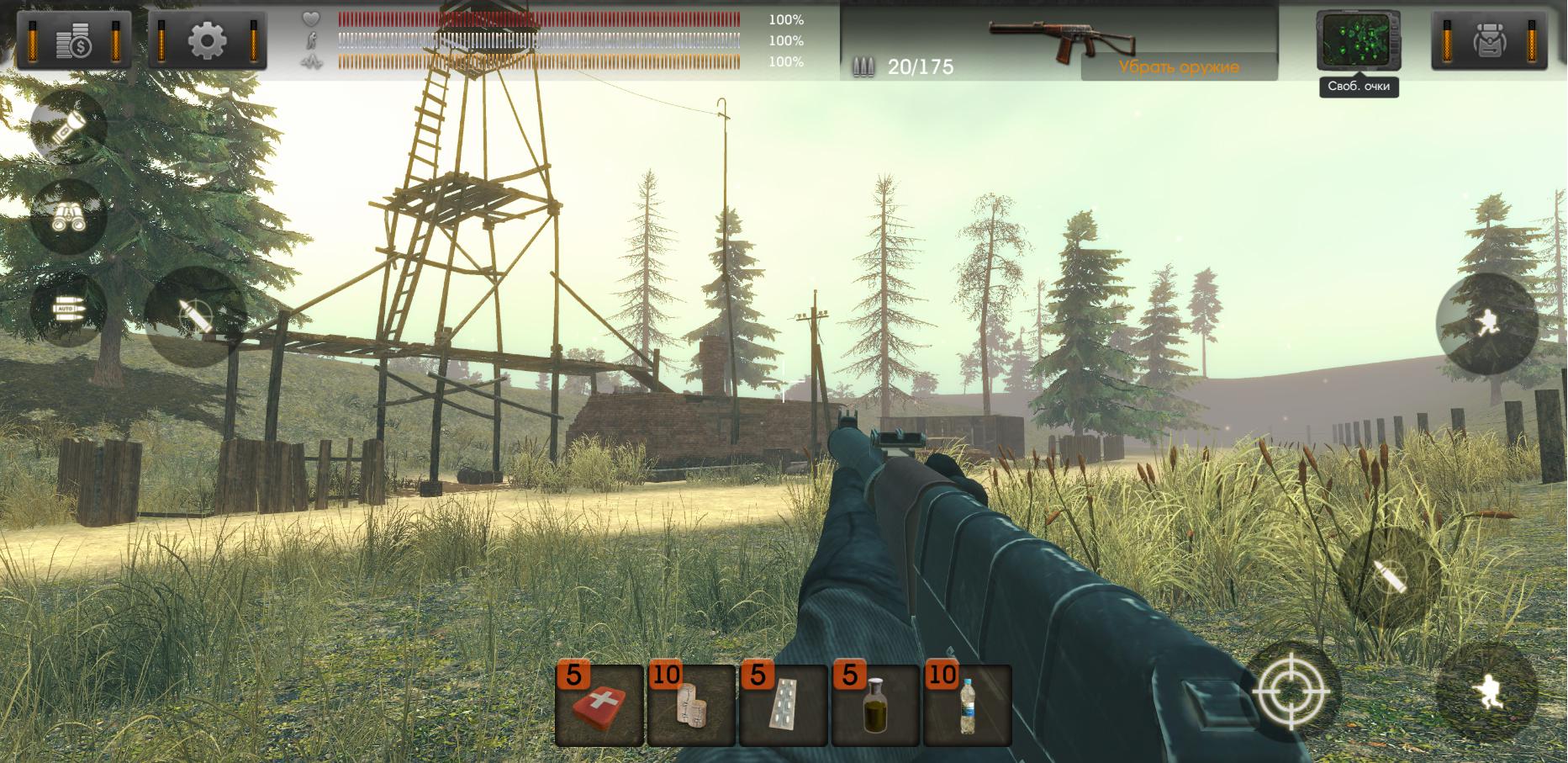This screenshot has width=1568, height=763.
Task: Activate the sprint running man button
Action: point(1486,324)
